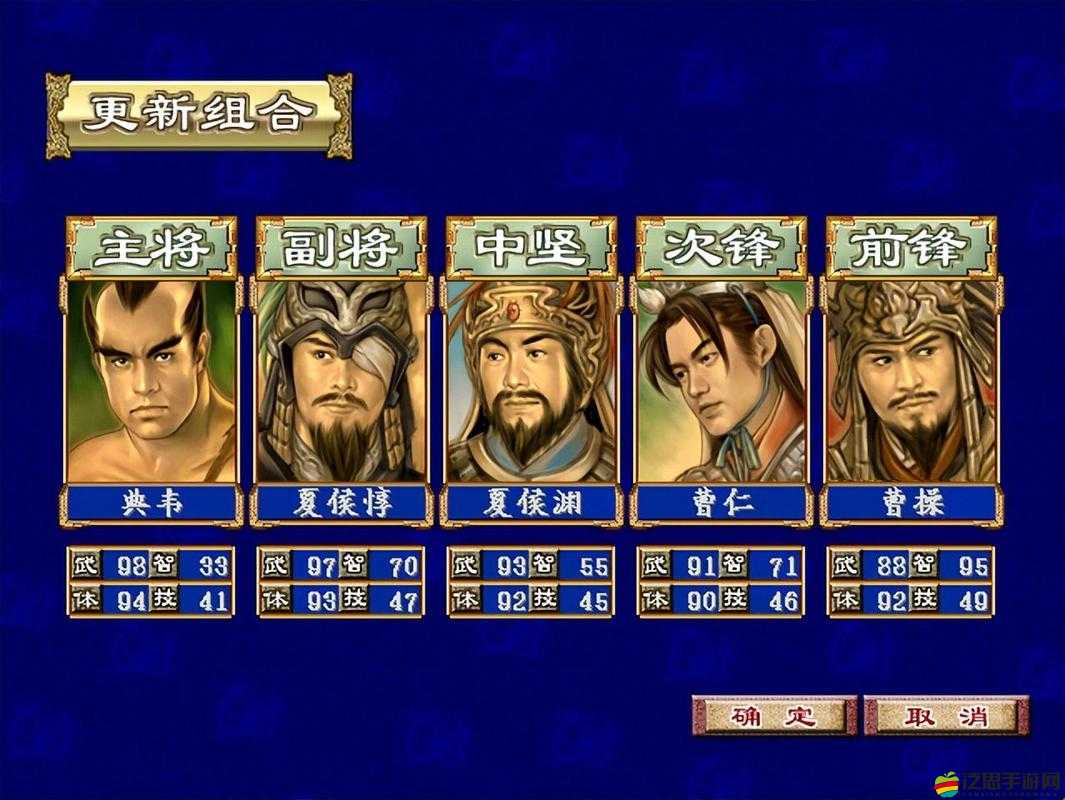Pick the 夏侯渊 portrait card
The height and width of the screenshot is (800, 1065).
coord(532,382)
